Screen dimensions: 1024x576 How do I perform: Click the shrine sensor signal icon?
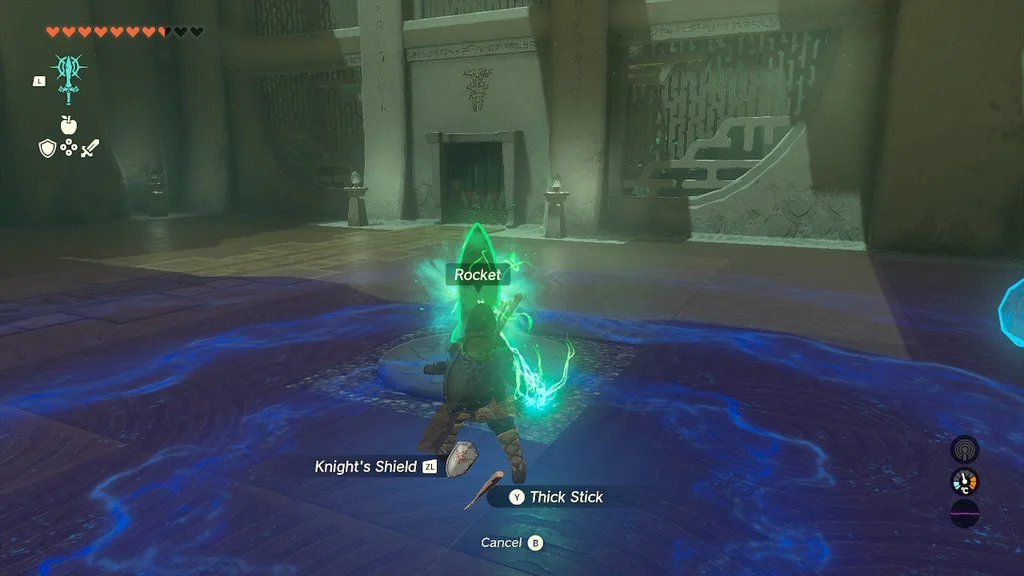click(964, 449)
